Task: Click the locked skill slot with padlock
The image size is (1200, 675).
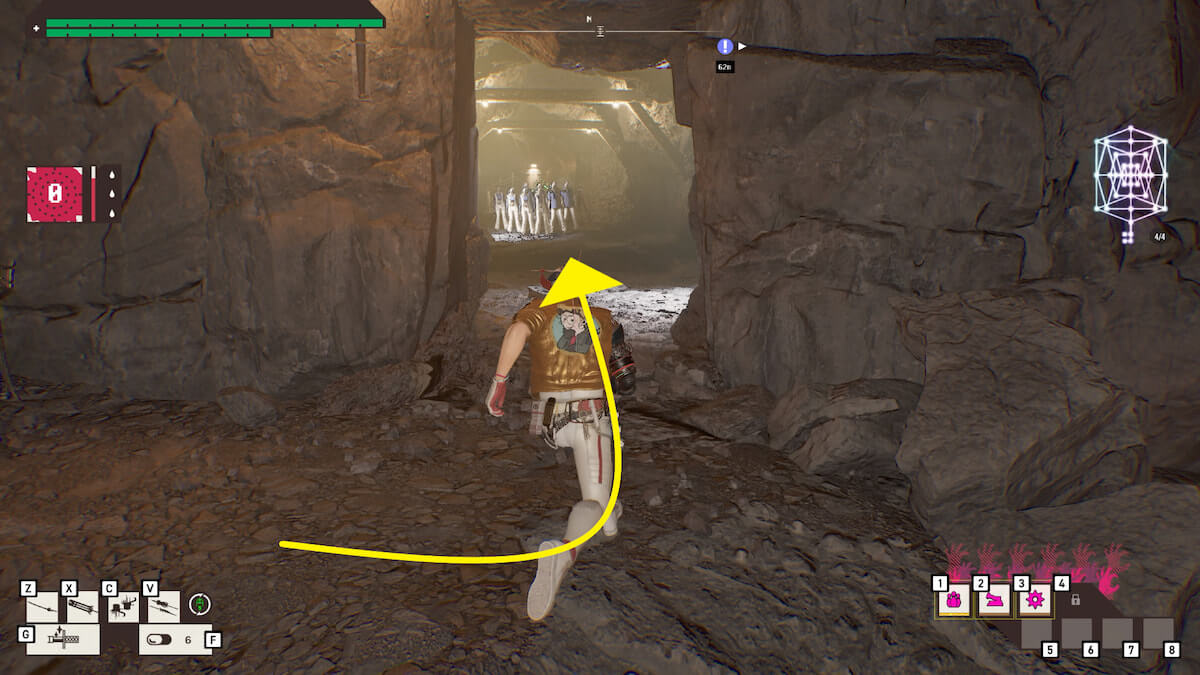Action: 1075,600
